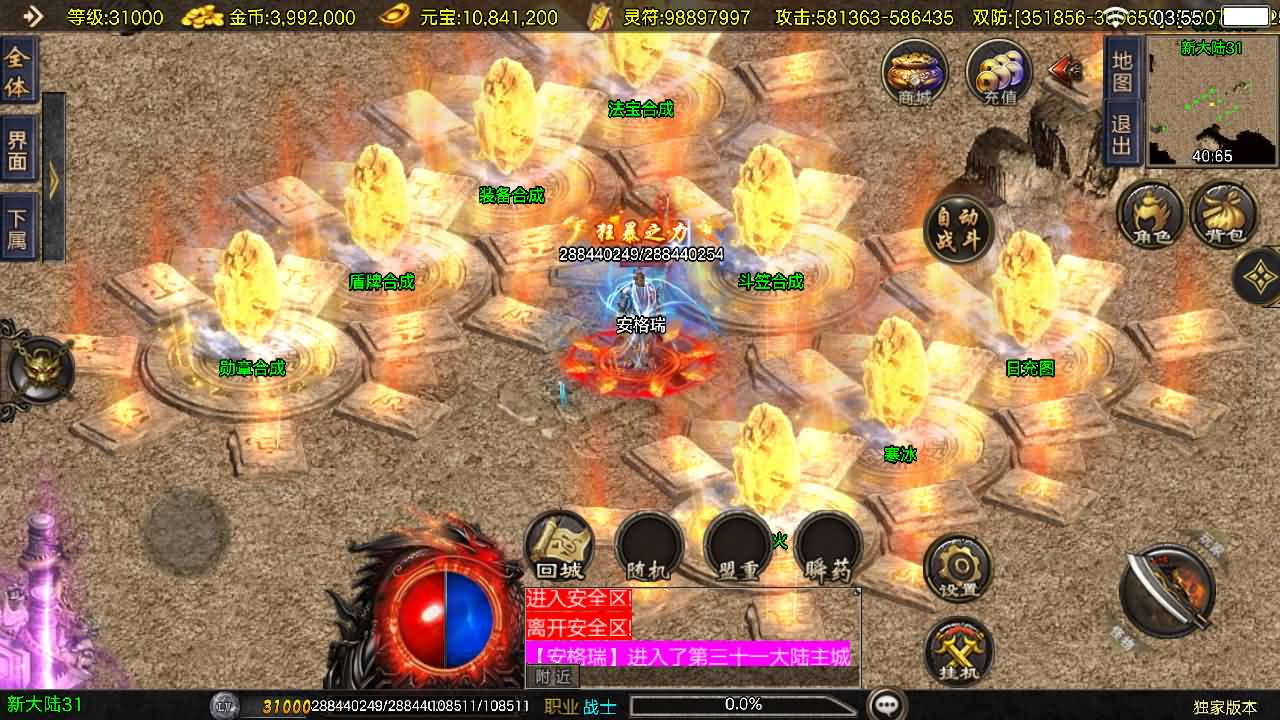Tap the sword attack button

[x=1167, y=591]
